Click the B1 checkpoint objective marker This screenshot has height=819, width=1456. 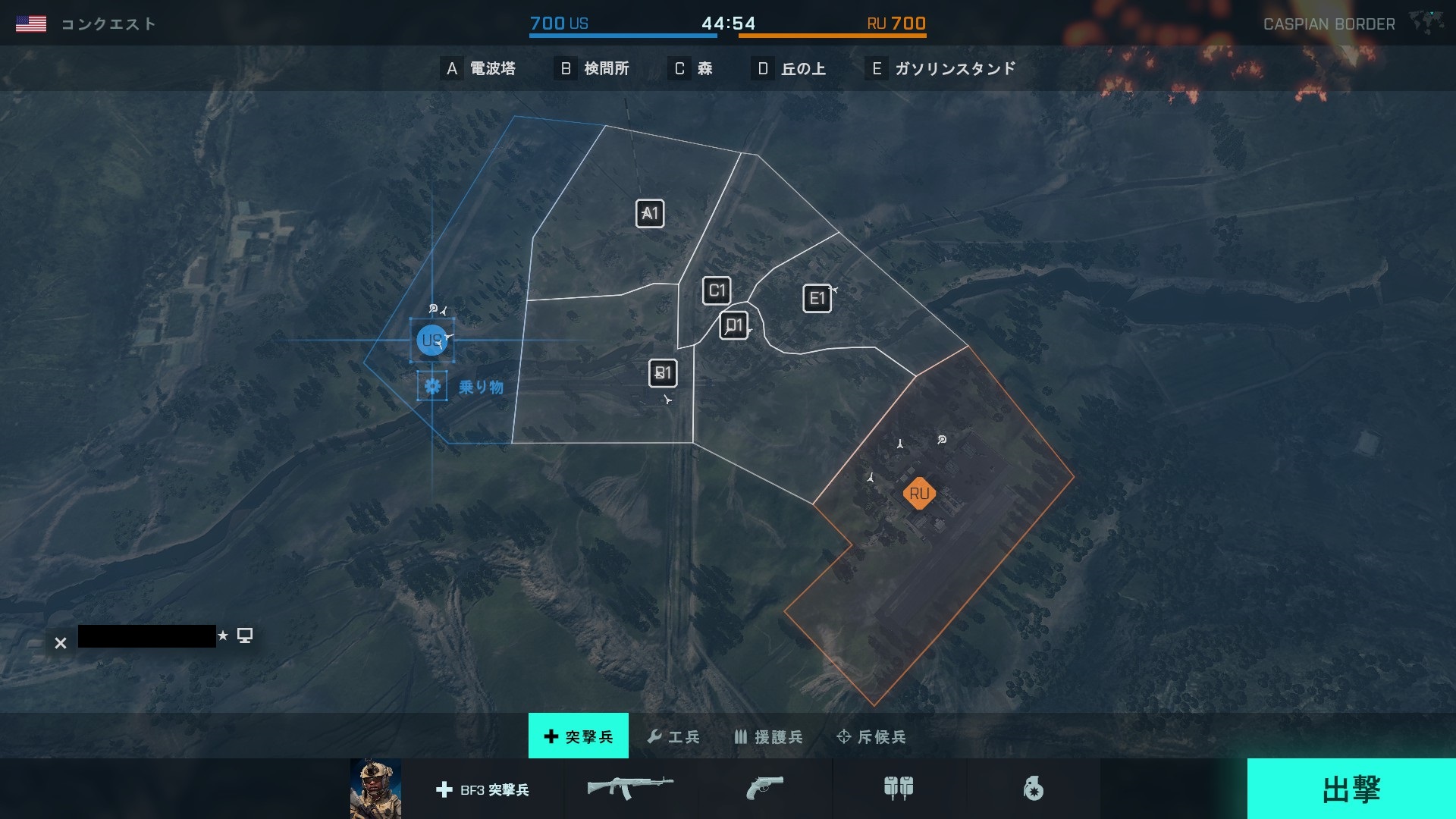pos(663,373)
